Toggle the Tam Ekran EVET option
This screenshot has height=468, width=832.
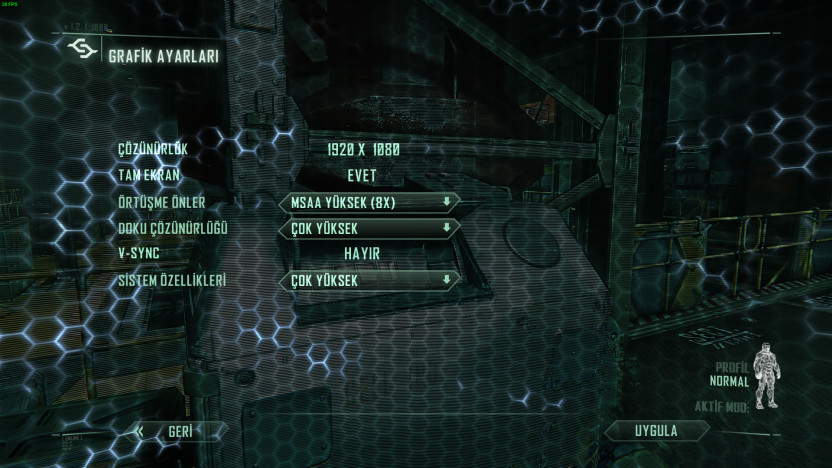pyautogui.click(x=362, y=176)
